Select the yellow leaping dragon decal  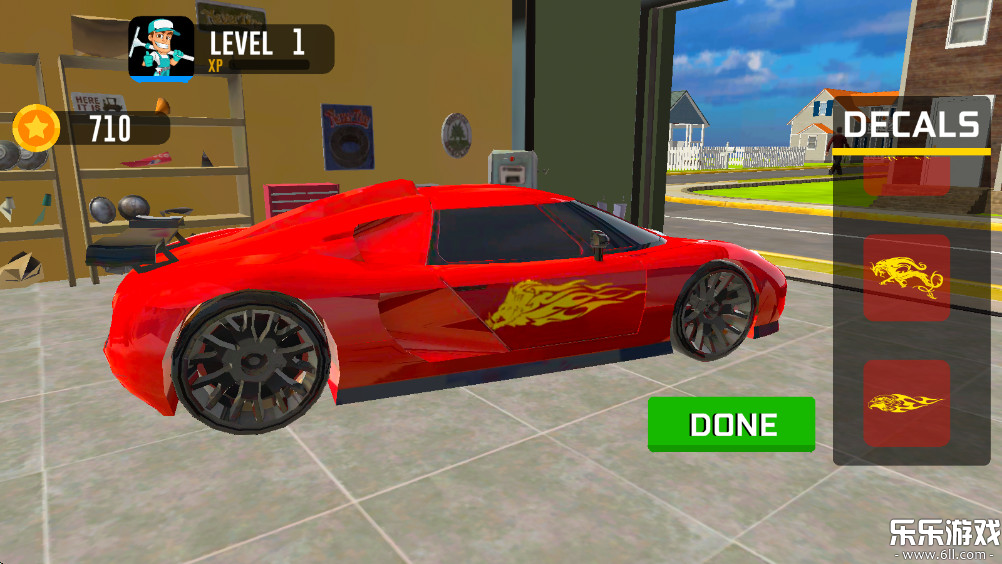point(906,278)
